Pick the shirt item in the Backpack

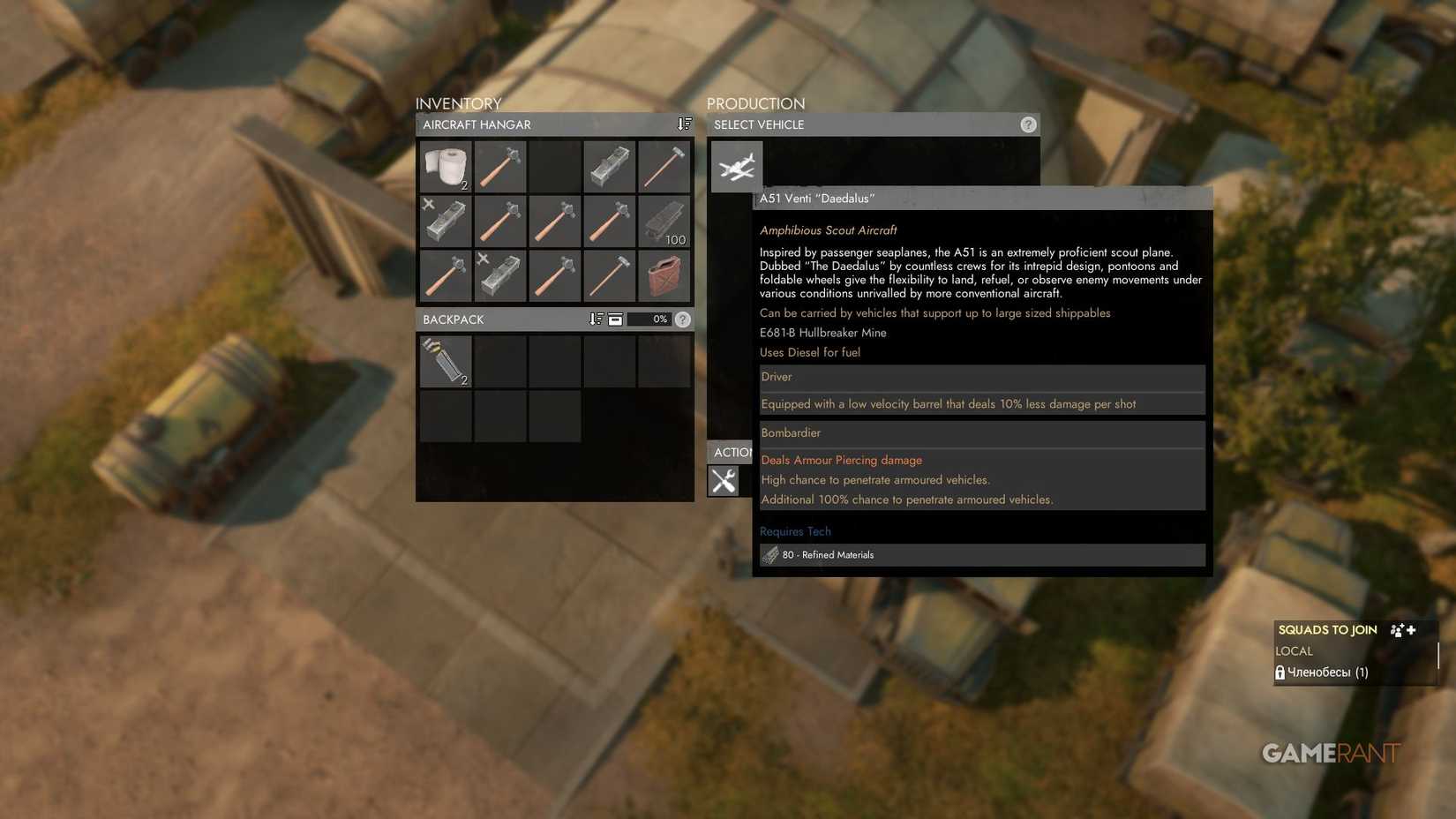pyautogui.click(x=446, y=361)
